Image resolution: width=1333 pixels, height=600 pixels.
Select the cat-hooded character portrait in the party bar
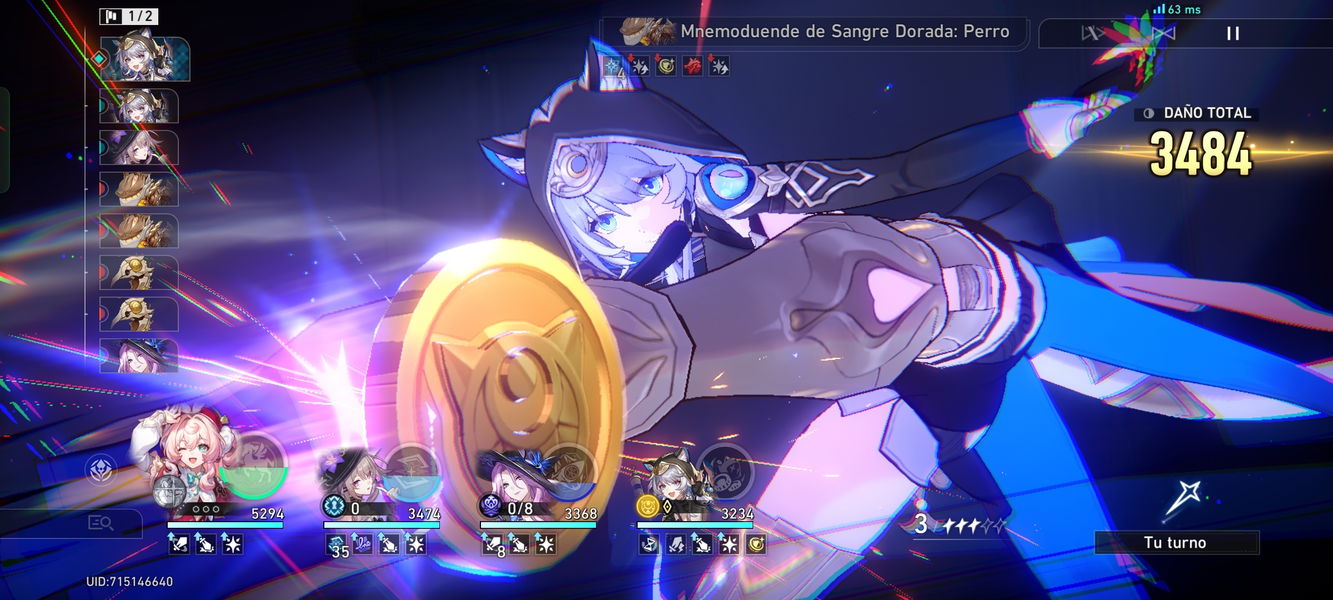tap(672, 478)
